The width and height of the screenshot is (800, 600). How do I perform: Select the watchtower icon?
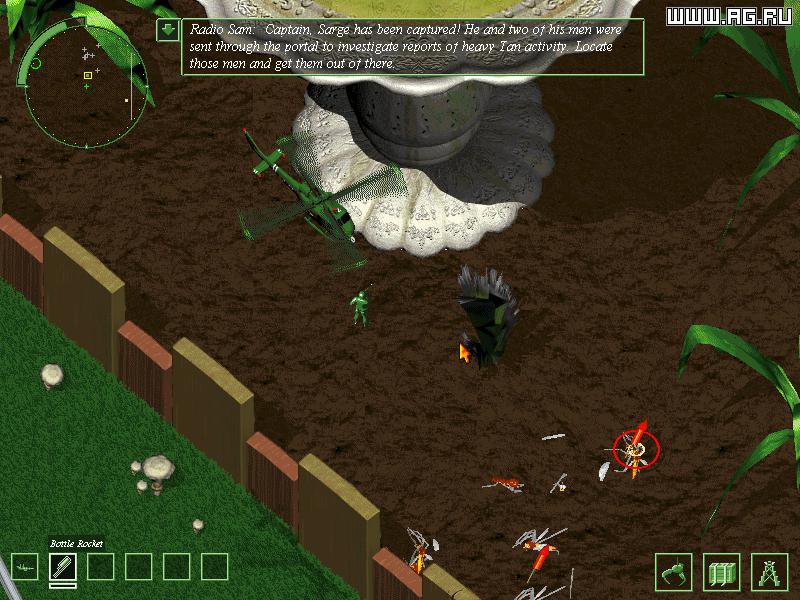point(769,571)
